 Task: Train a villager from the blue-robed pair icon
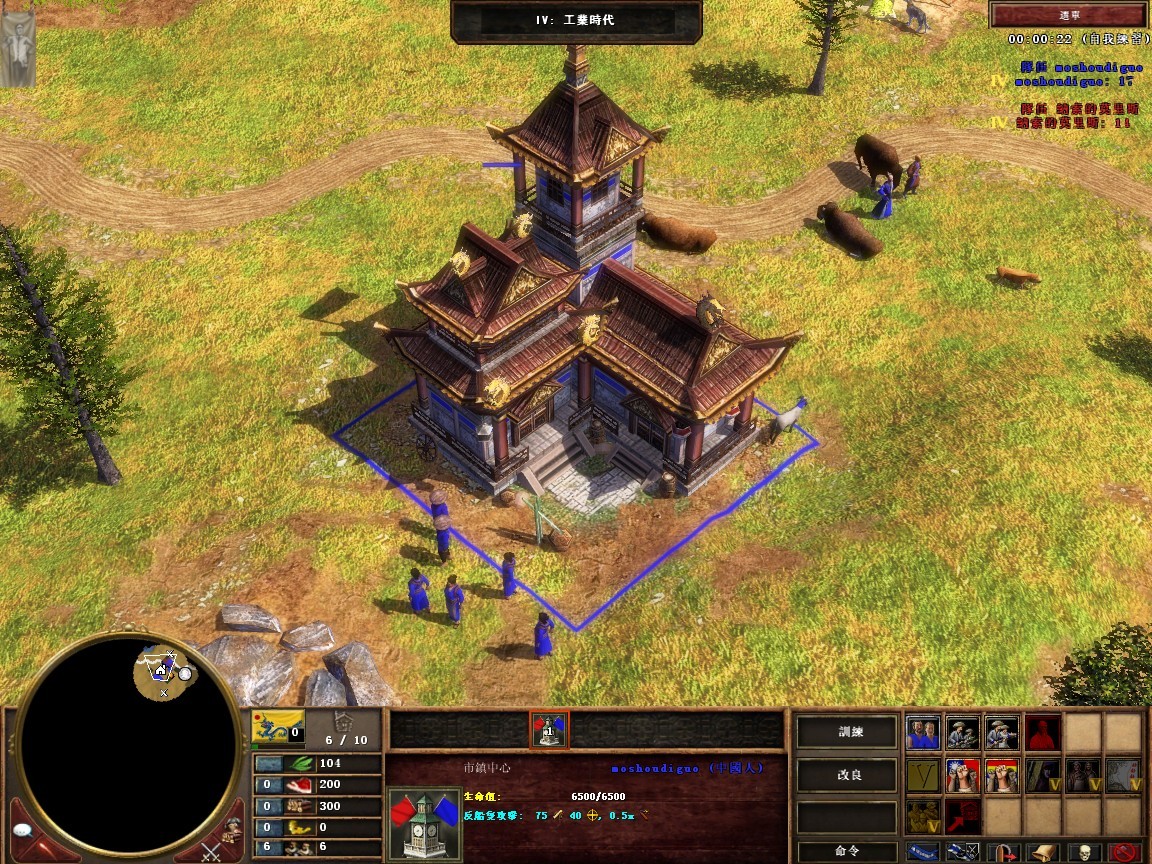pos(922,733)
